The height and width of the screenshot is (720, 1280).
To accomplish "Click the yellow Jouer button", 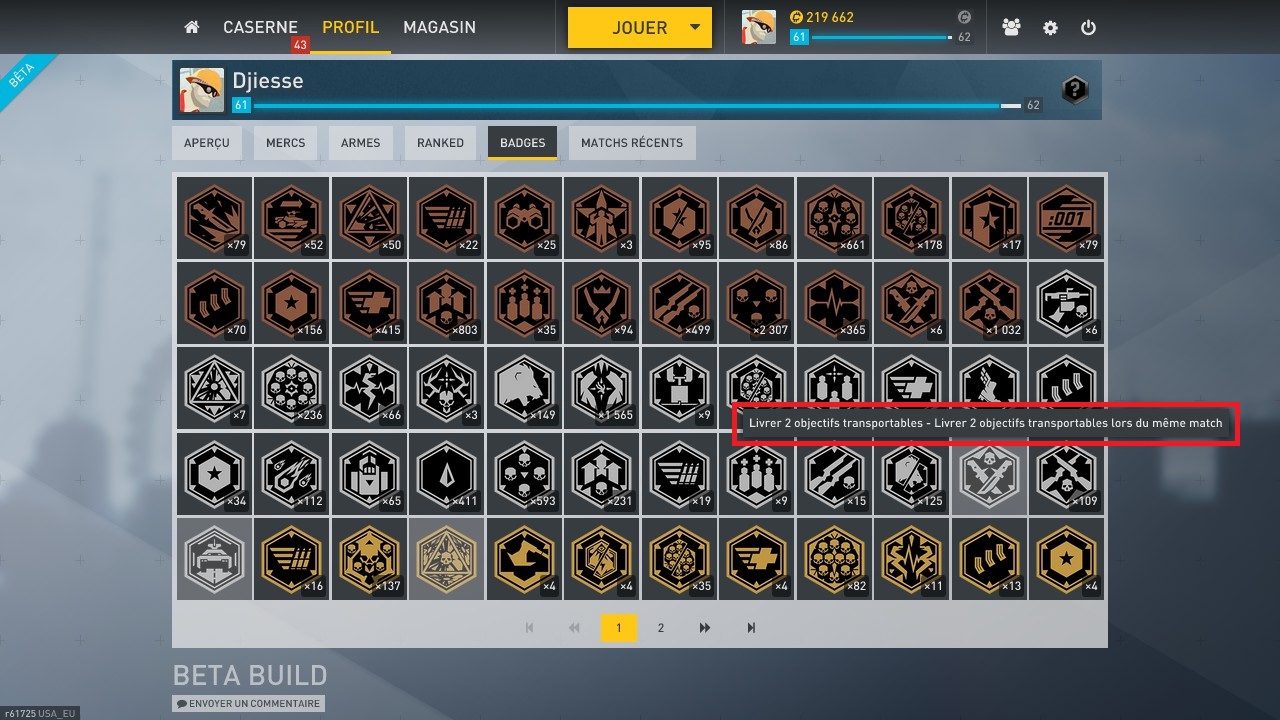I will click(639, 28).
